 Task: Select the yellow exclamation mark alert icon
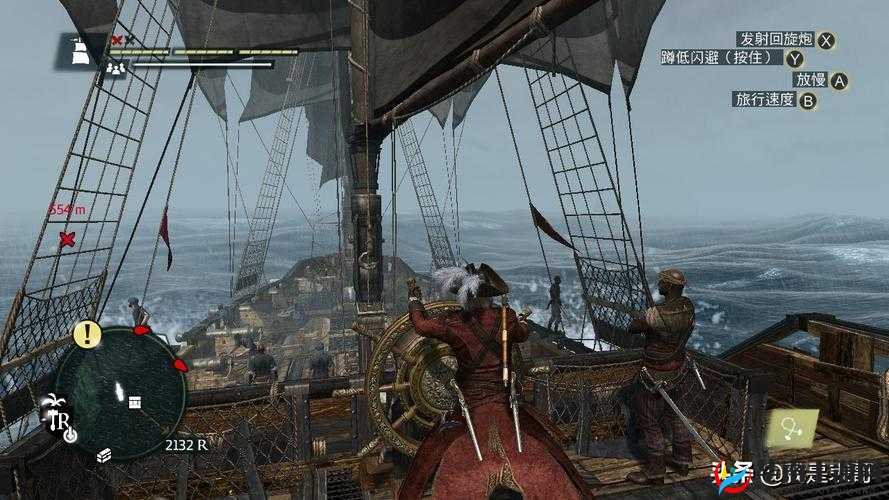coord(87,335)
